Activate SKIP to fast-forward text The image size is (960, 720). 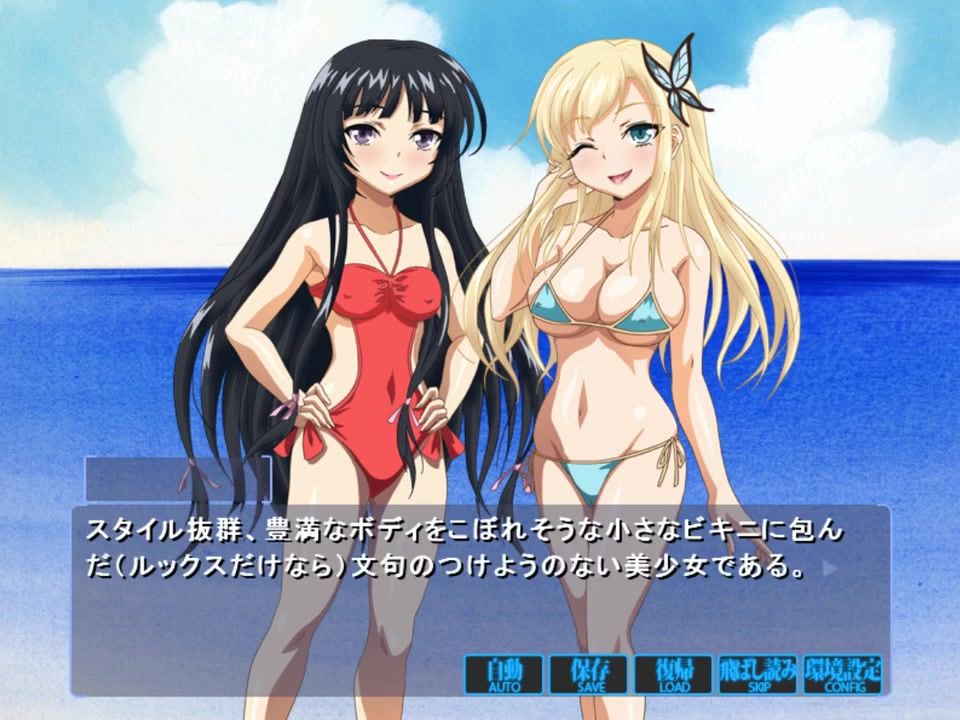(x=757, y=675)
